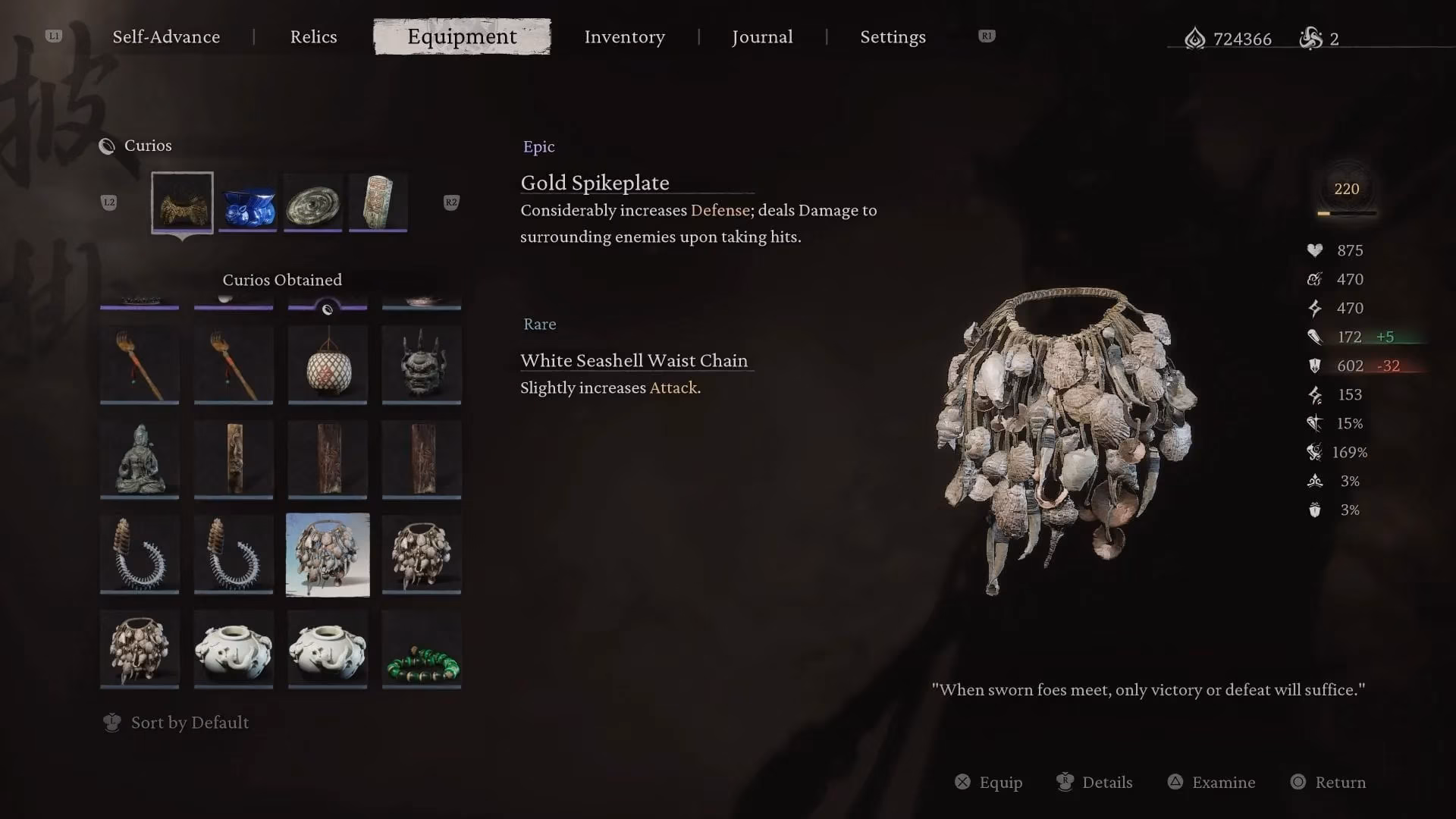
Task: Click the defense shield icon beside 602
Action: click(1315, 366)
